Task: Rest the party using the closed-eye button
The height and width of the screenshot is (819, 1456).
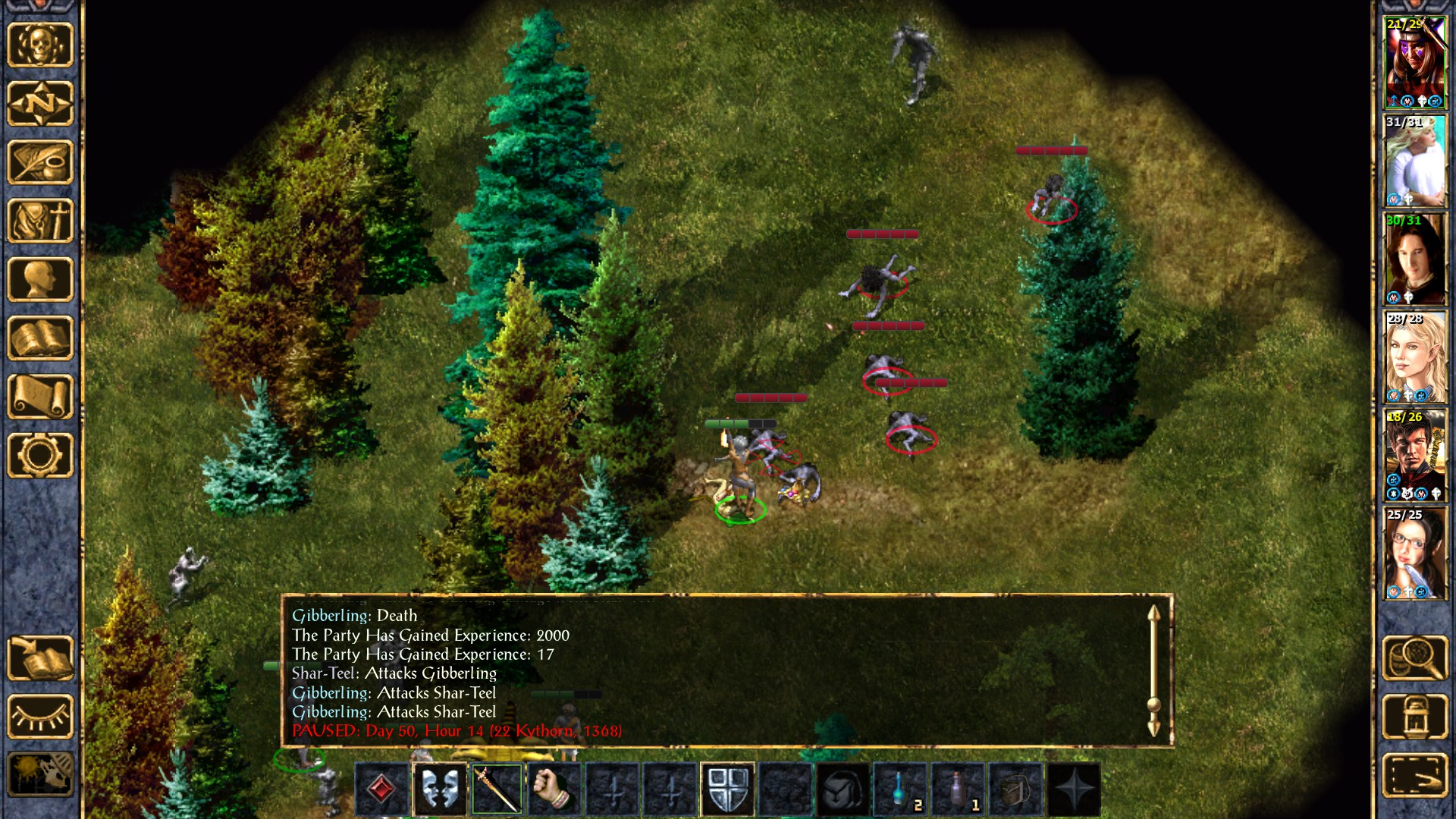Action: coord(40,717)
